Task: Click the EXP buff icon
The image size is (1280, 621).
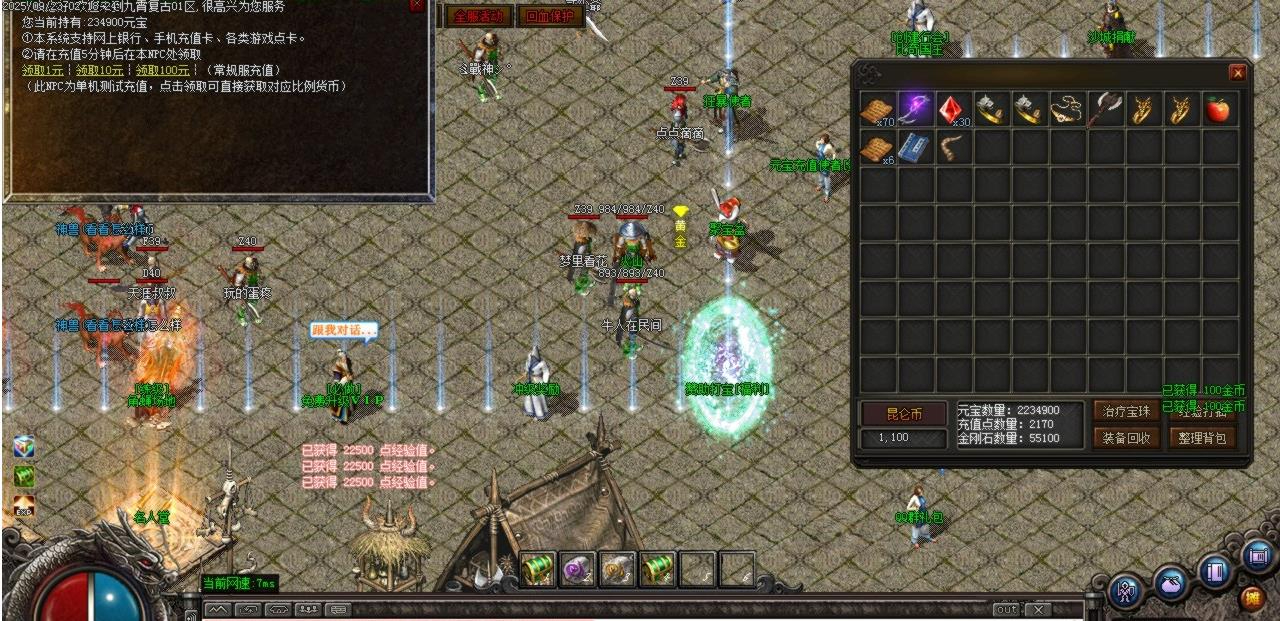Action: [24, 509]
